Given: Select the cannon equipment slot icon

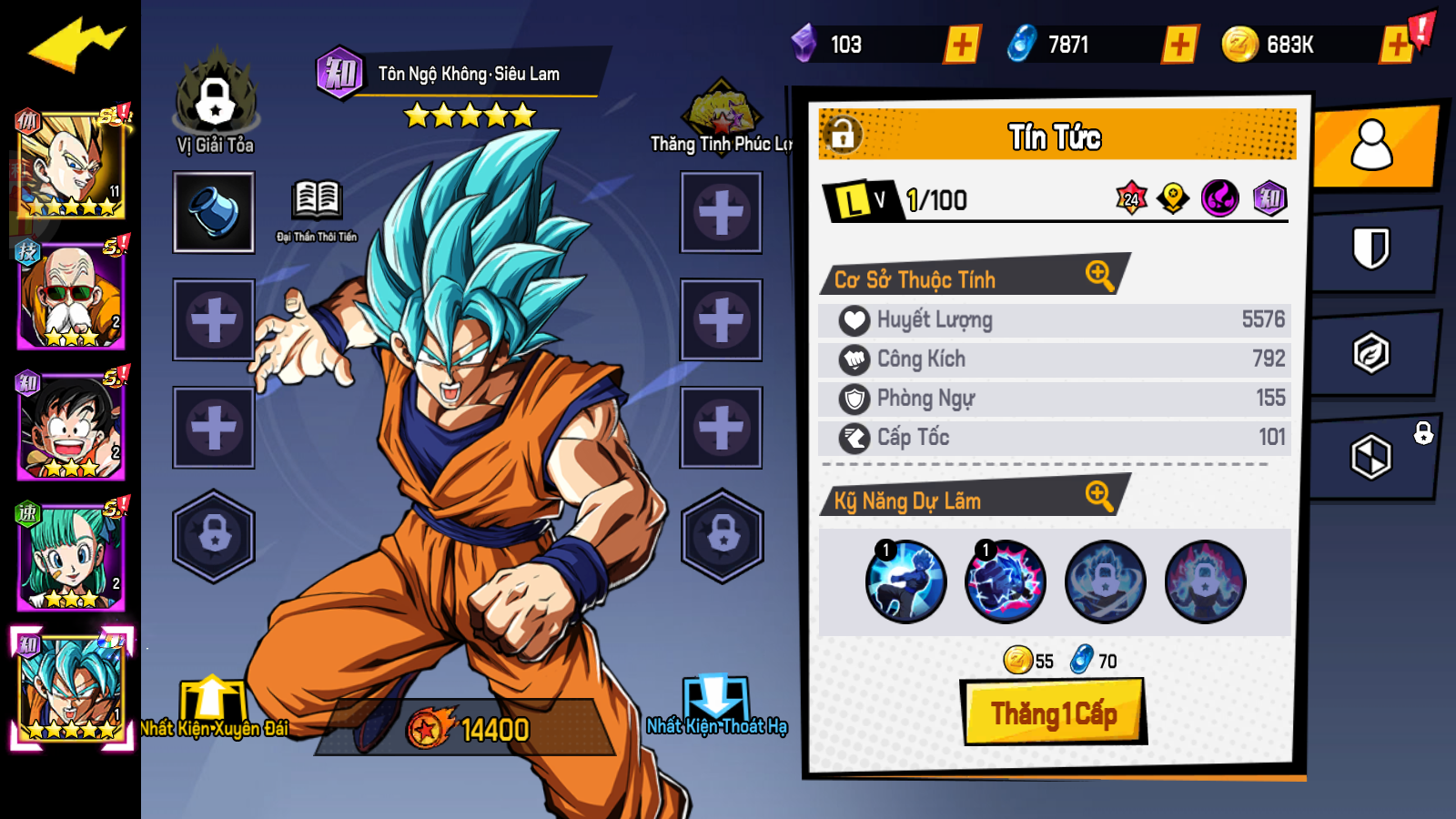Looking at the screenshot, I should point(213,213).
